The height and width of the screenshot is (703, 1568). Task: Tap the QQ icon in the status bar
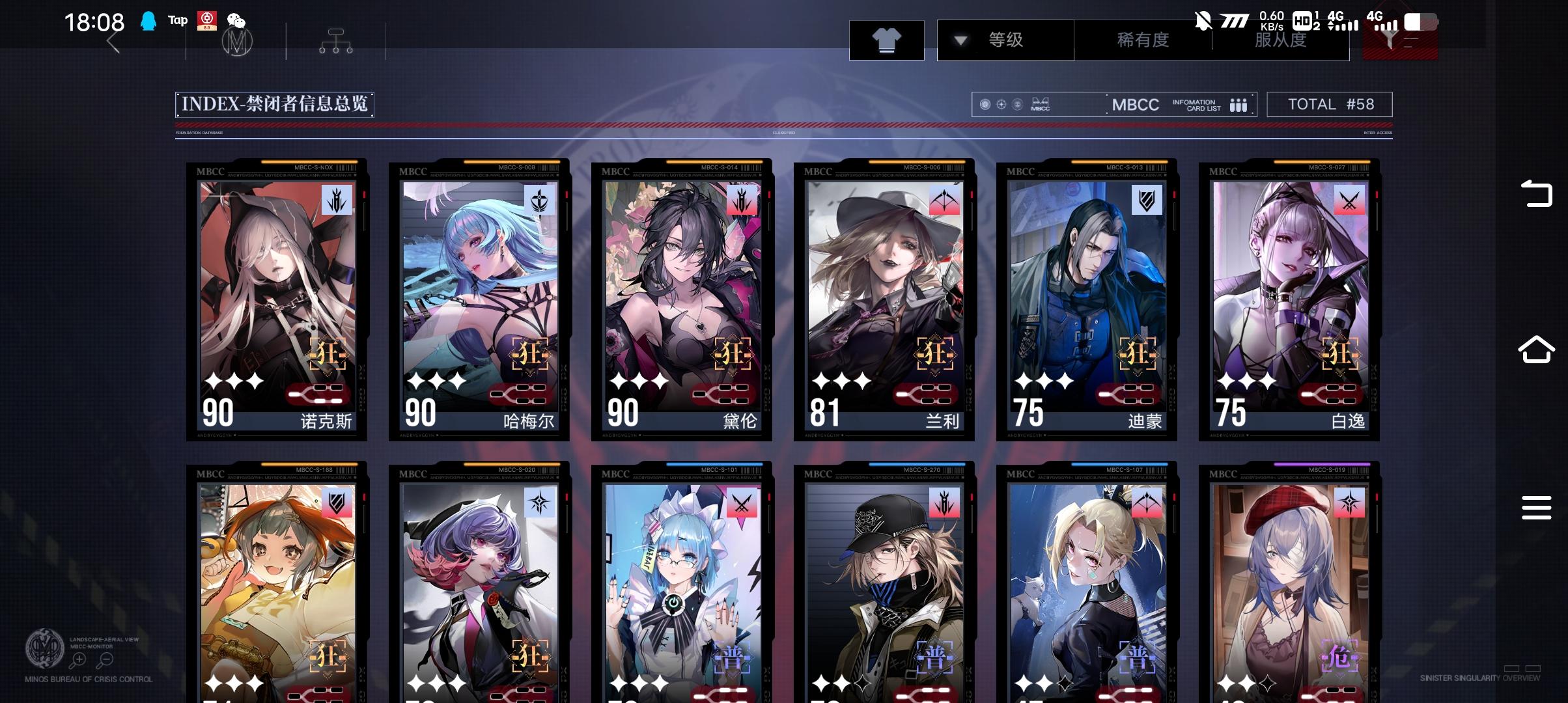click(147, 20)
